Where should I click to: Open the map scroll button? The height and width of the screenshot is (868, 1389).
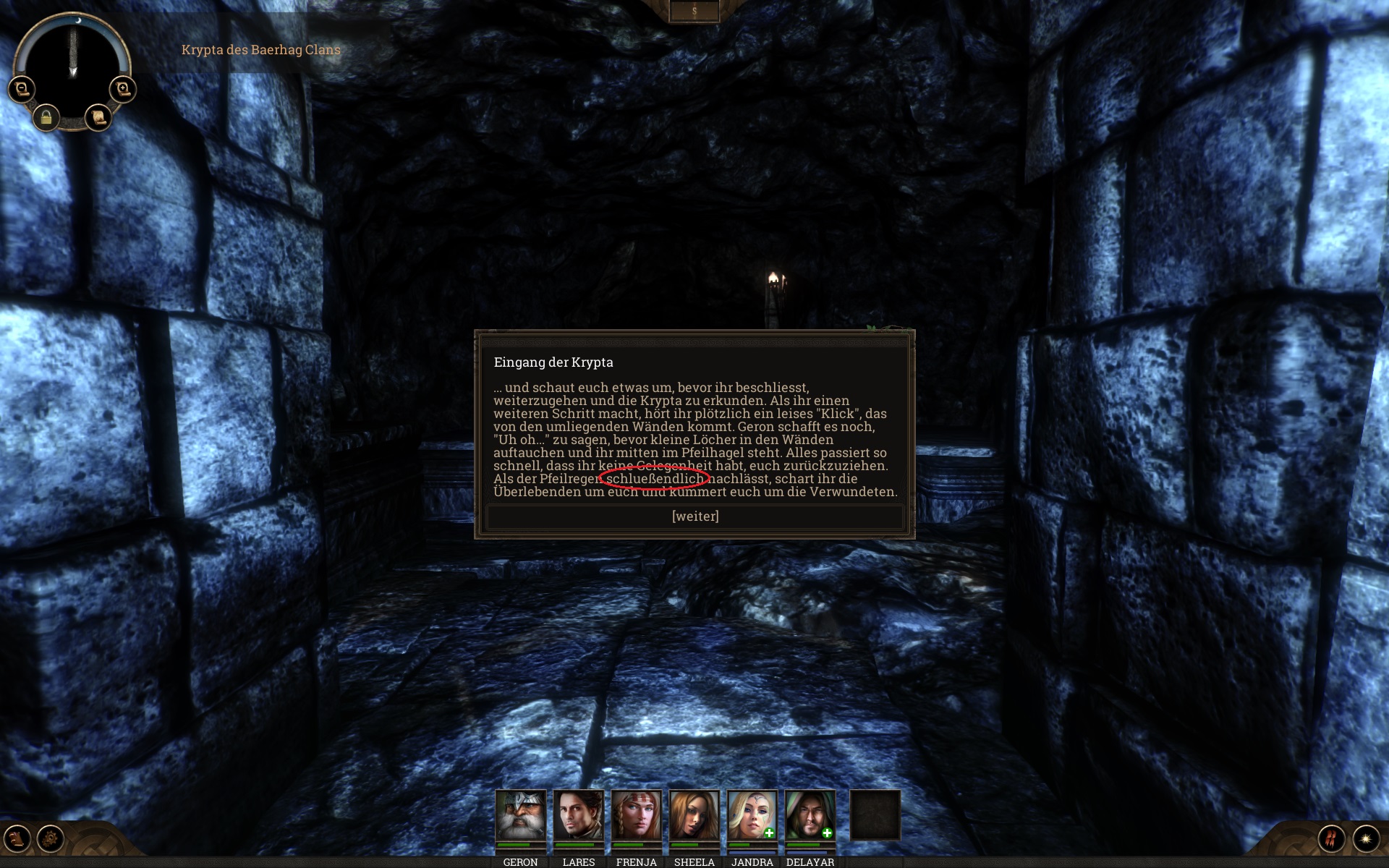pos(98,117)
